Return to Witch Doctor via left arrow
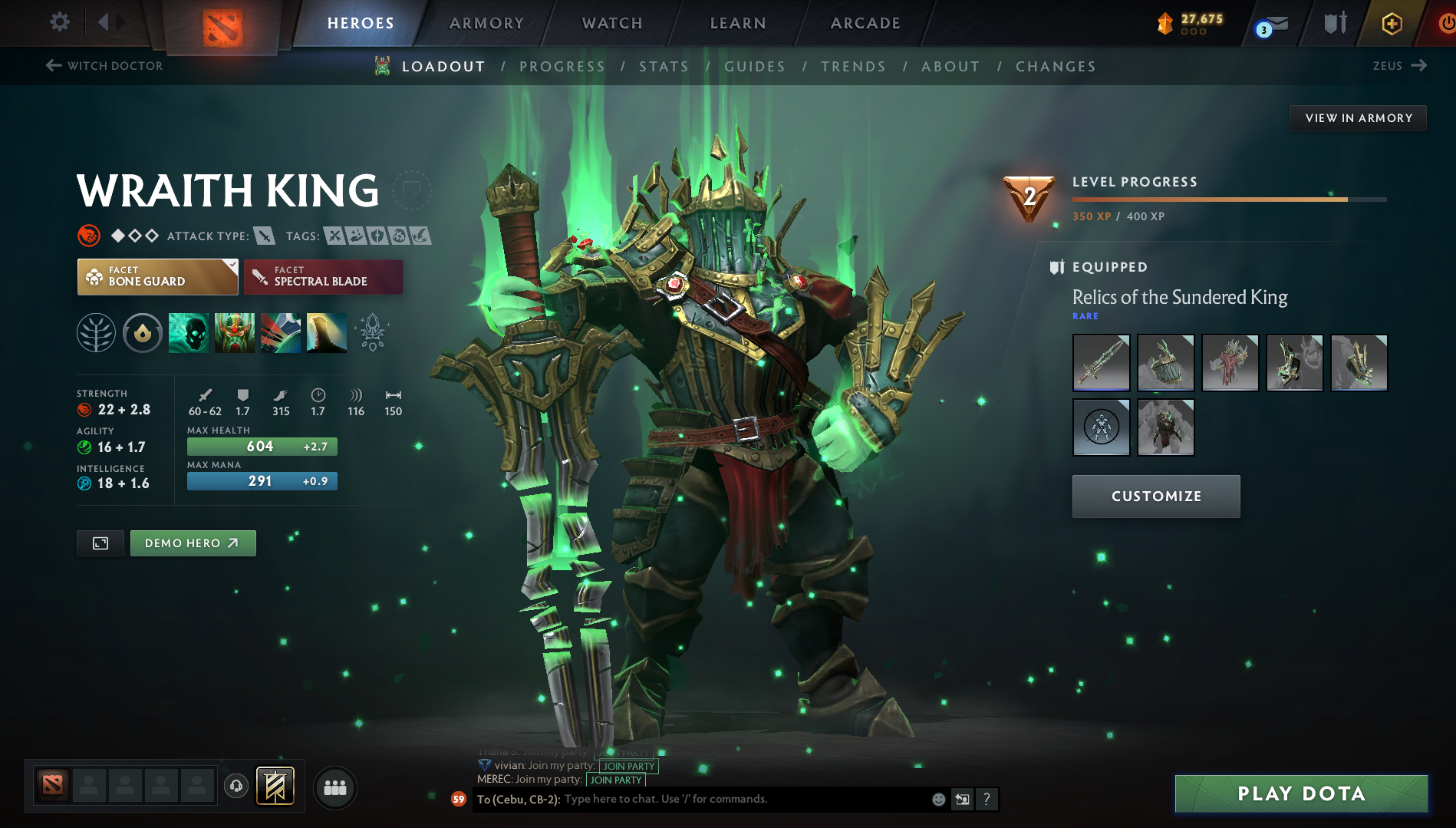Viewport: 1456px width, 828px height. 52,66
